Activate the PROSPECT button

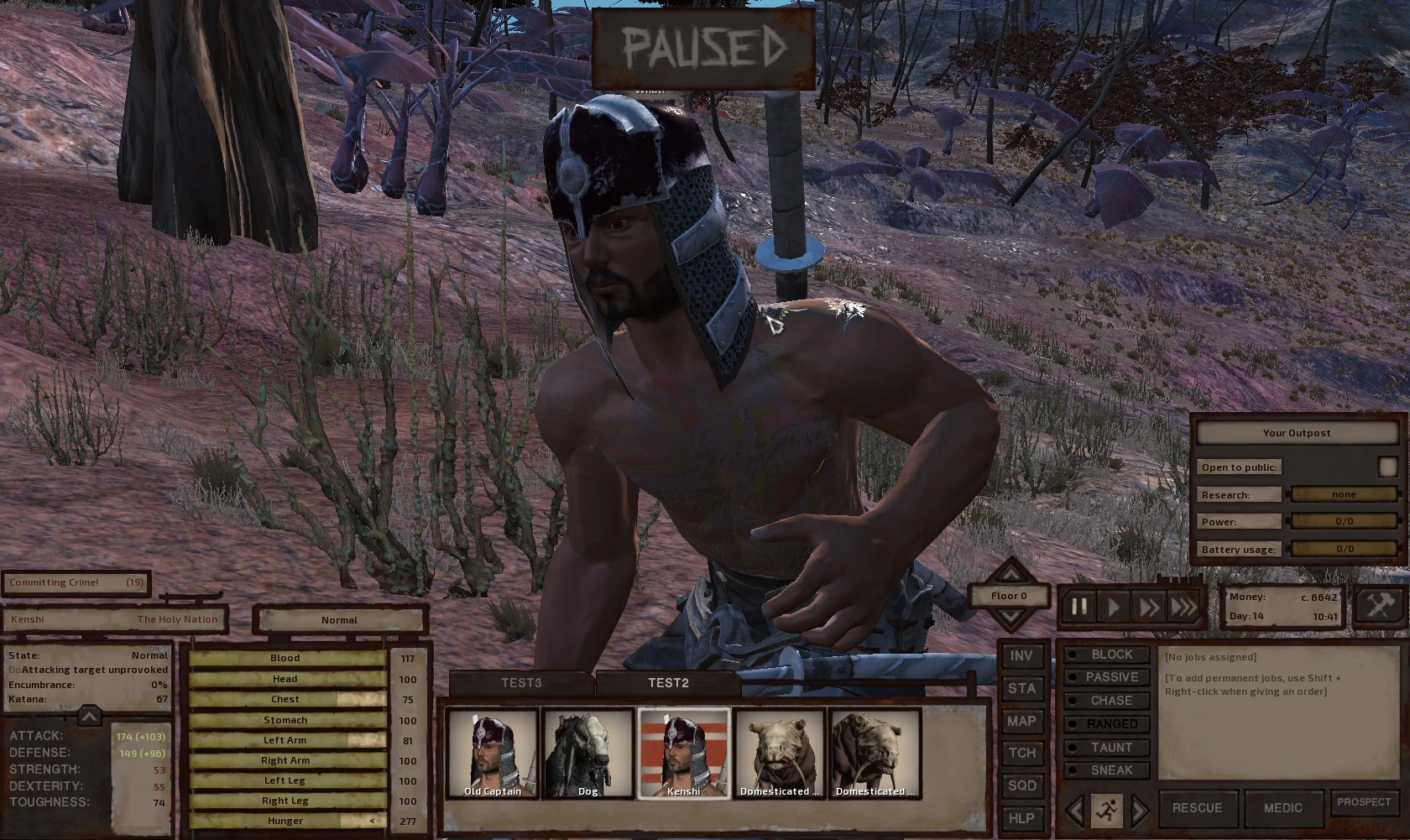[x=1364, y=802]
